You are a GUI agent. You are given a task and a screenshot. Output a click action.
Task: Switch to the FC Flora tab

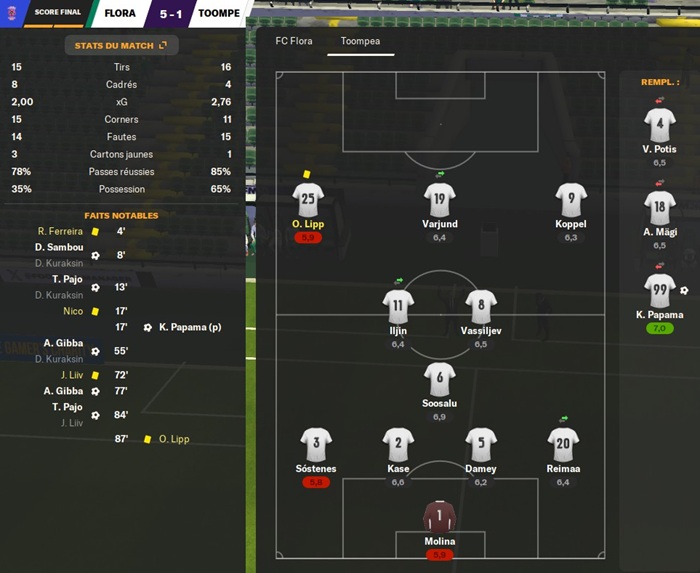[x=286, y=43]
